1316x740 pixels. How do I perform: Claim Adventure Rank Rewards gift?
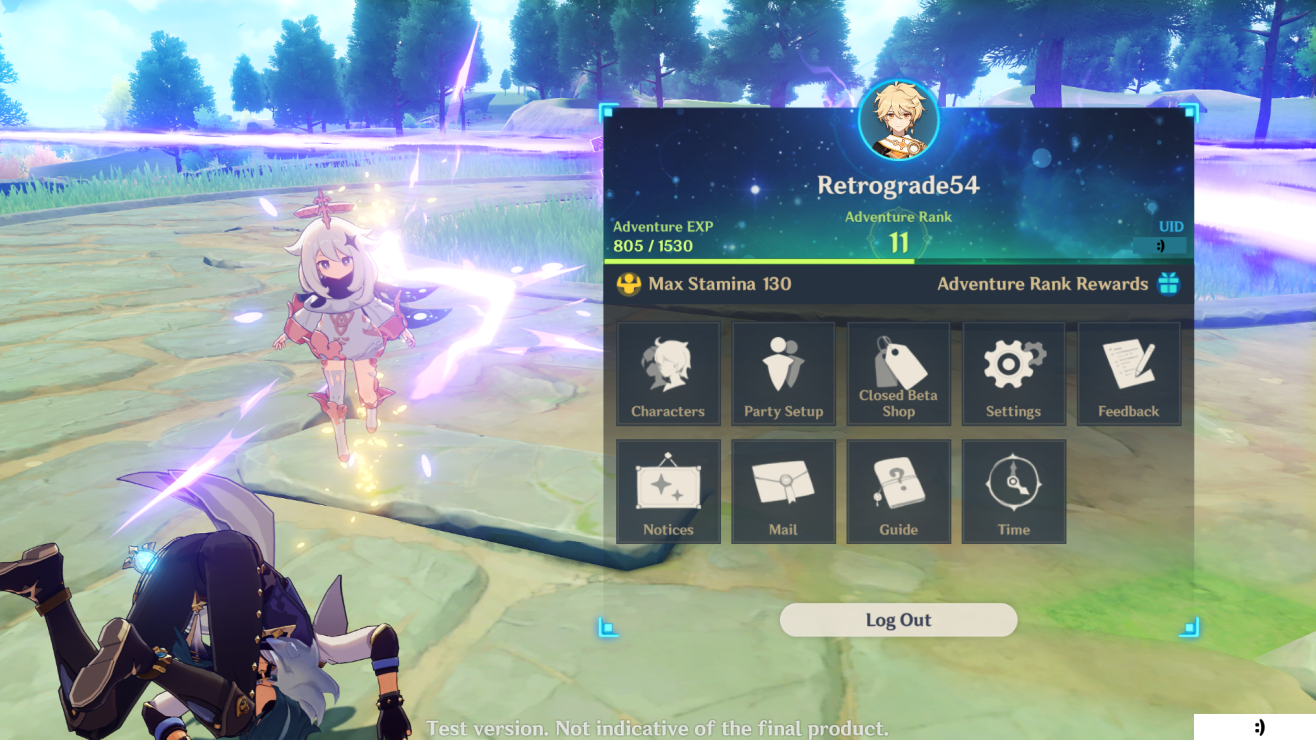pyautogui.click(x=1168, y=284)
